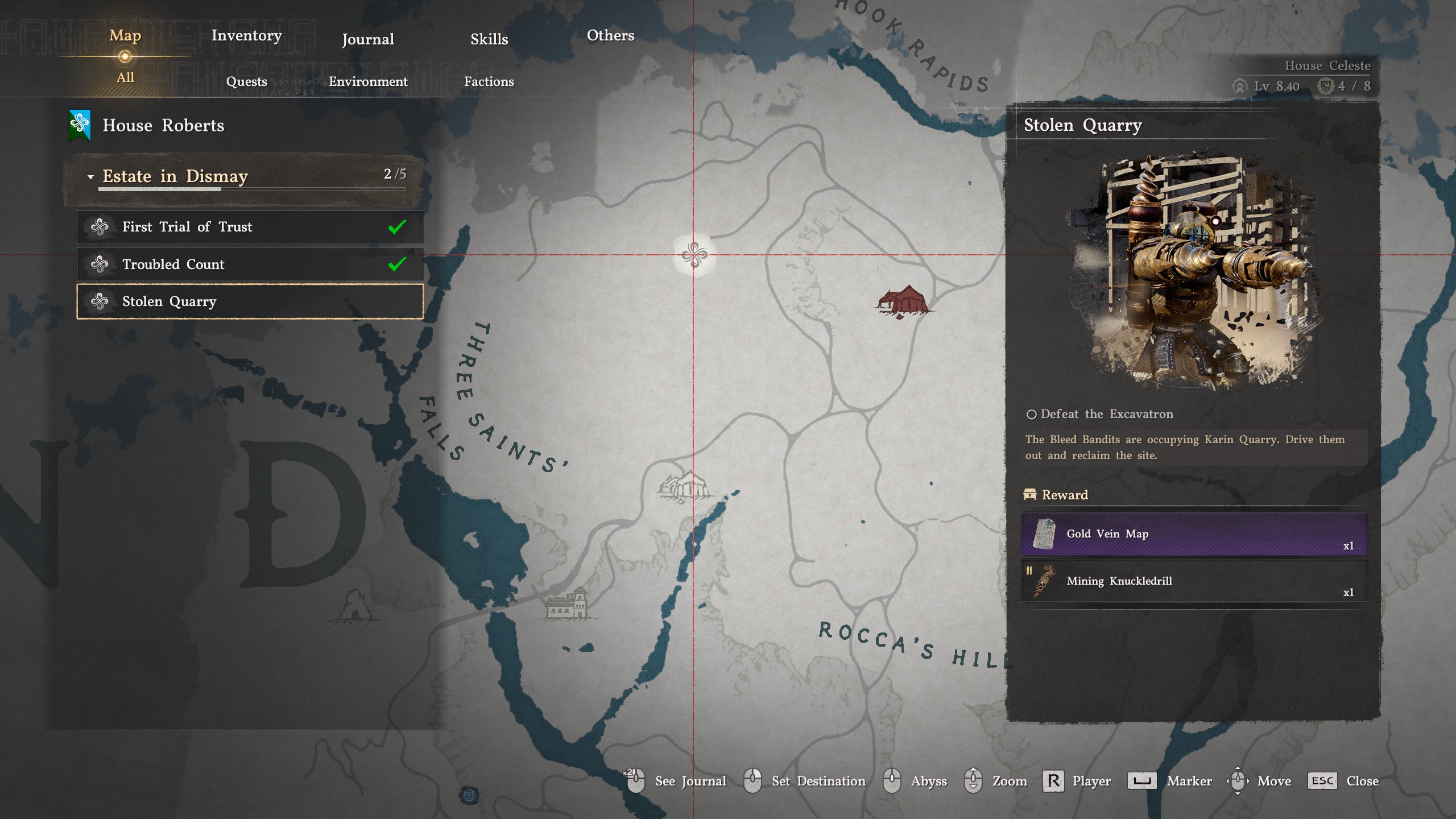Filter the map by Quests
Image resolution: width=1456 pixels, height=819 pixels.
246,81
